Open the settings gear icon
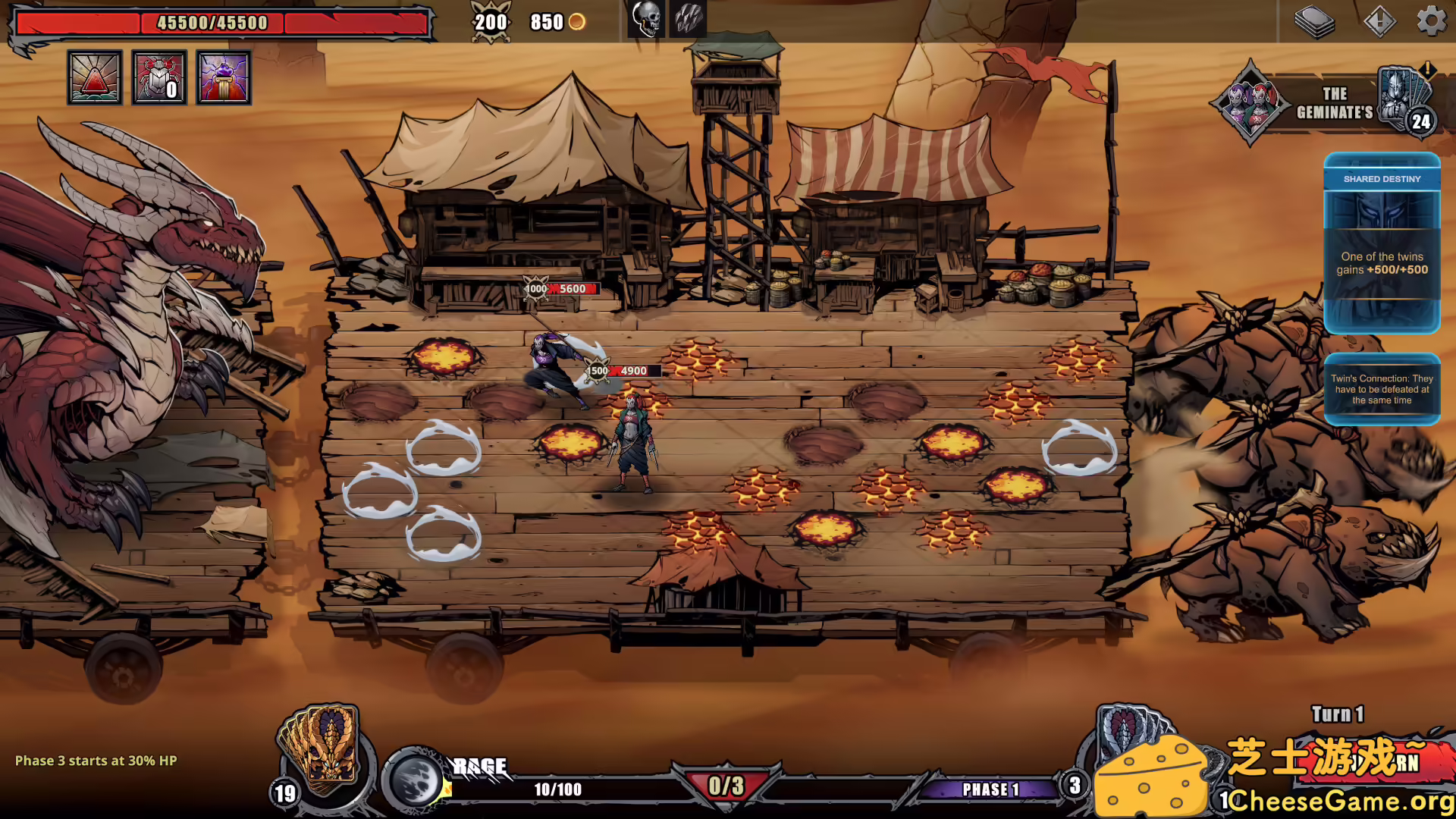 click(x=1432, y=22)
